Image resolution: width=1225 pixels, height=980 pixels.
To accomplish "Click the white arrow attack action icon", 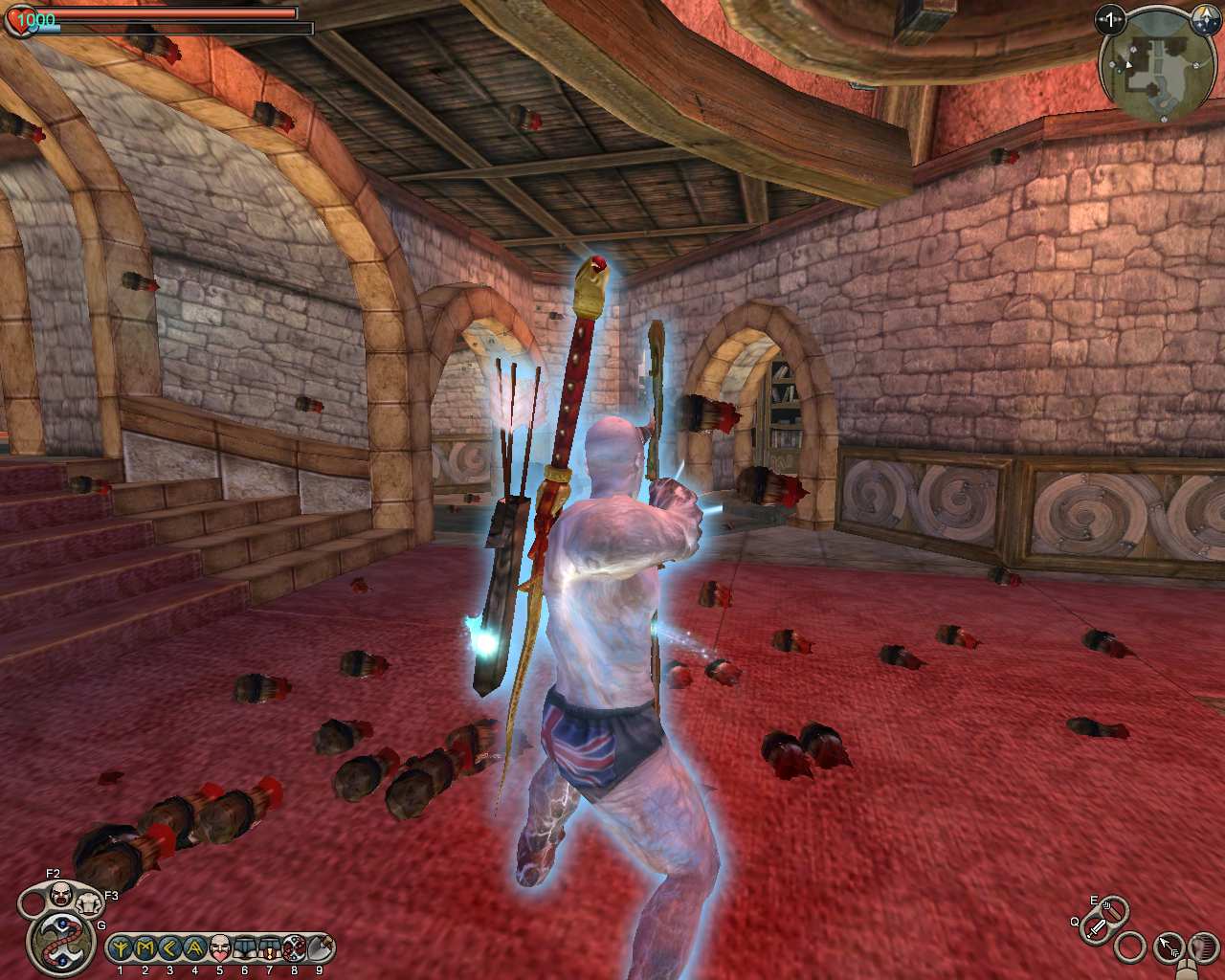I will (x=1169, y=947).
